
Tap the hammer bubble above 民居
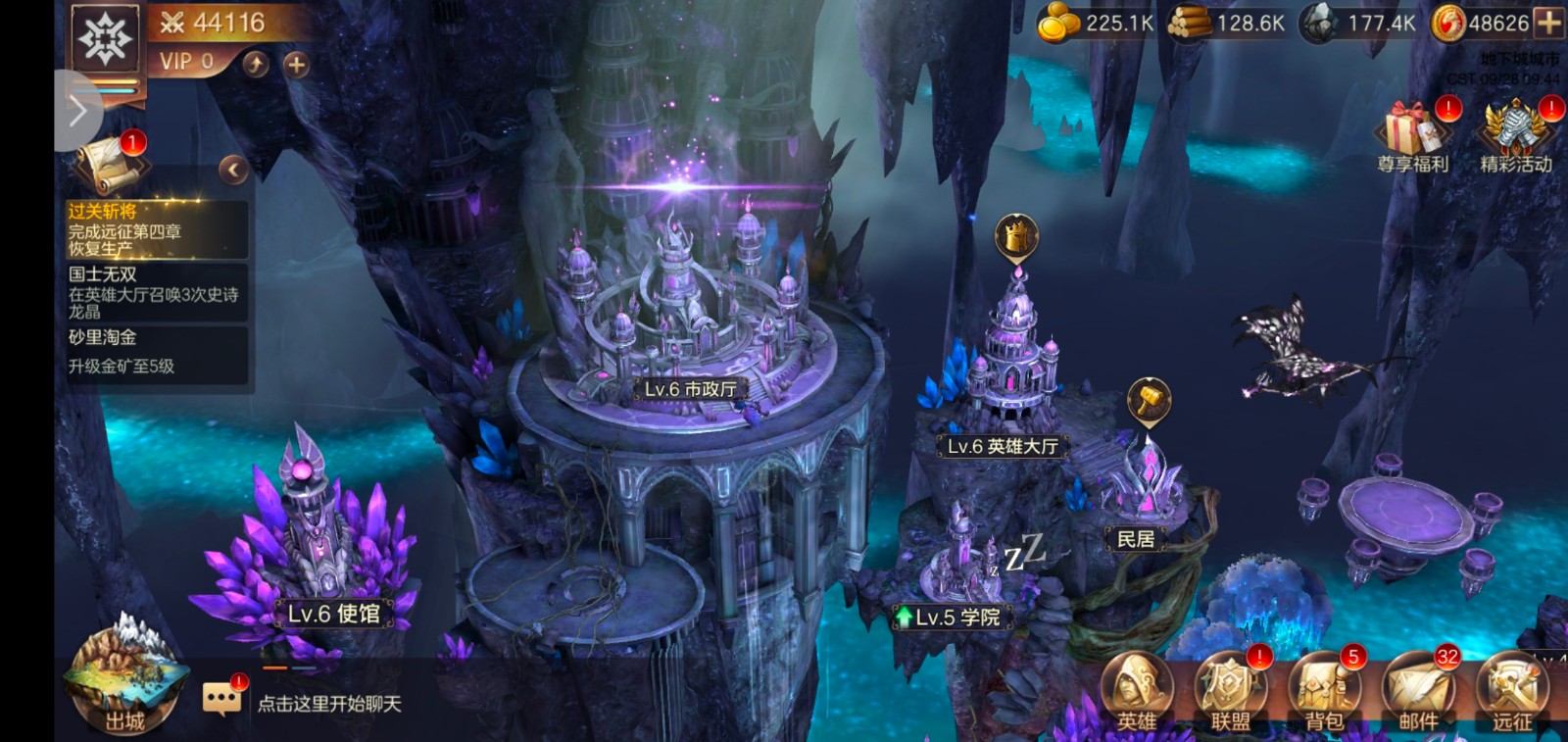tap(1149, 401)
